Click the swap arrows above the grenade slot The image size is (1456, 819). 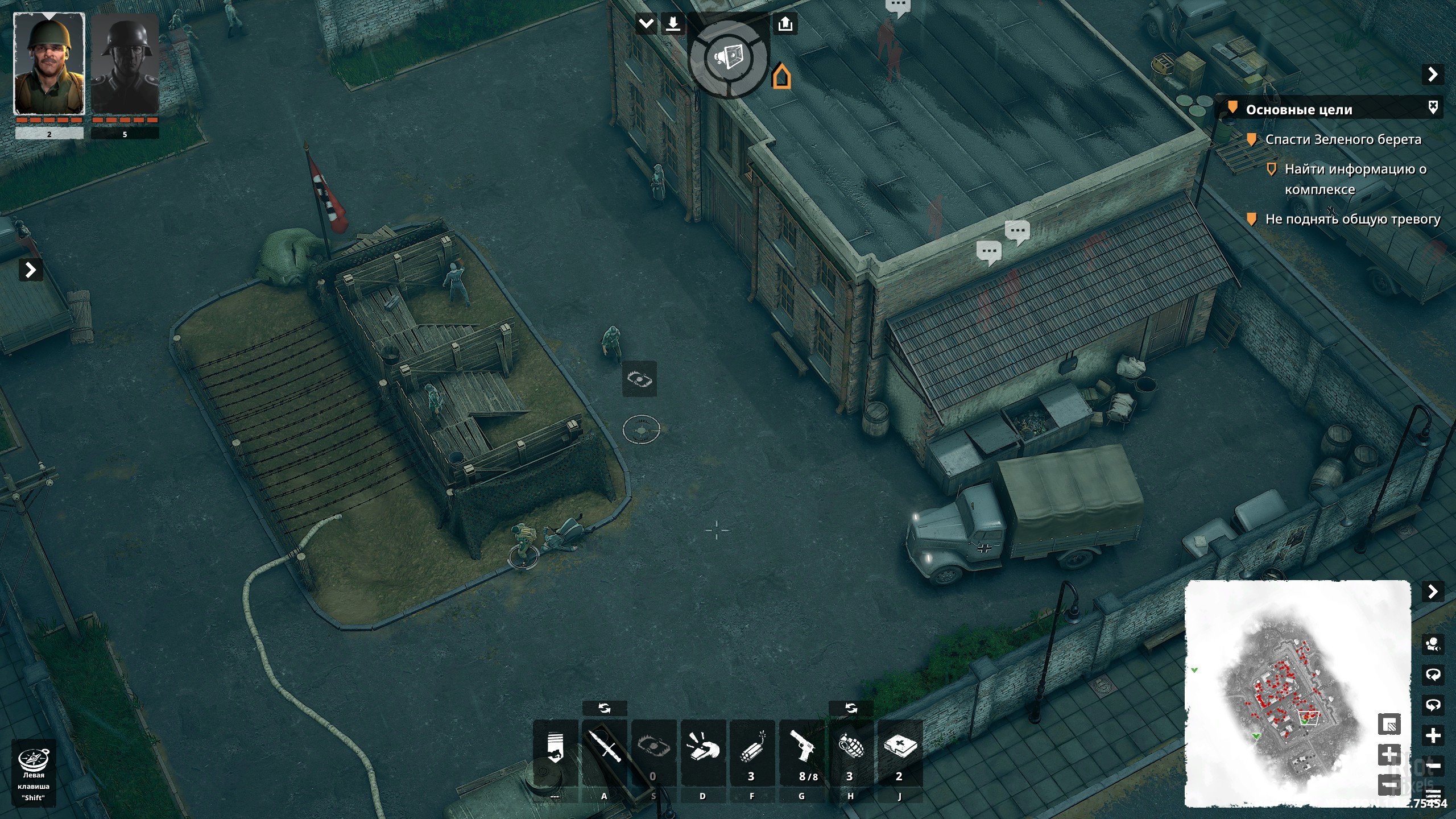[850, 708]
